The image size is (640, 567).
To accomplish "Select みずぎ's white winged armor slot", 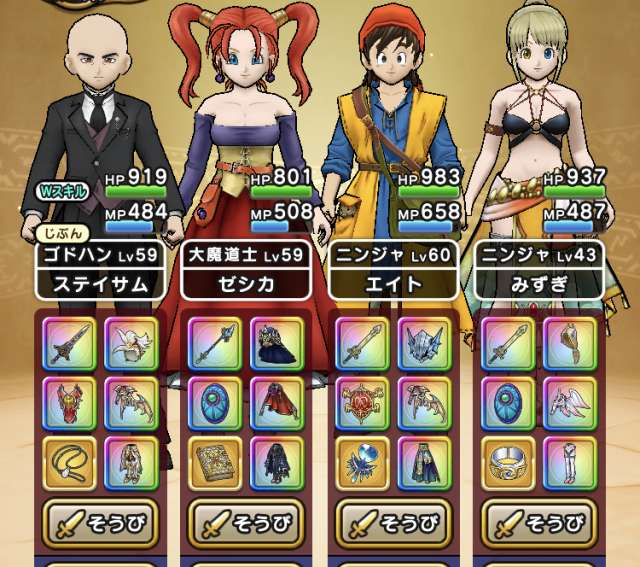I will coord(570,403).
